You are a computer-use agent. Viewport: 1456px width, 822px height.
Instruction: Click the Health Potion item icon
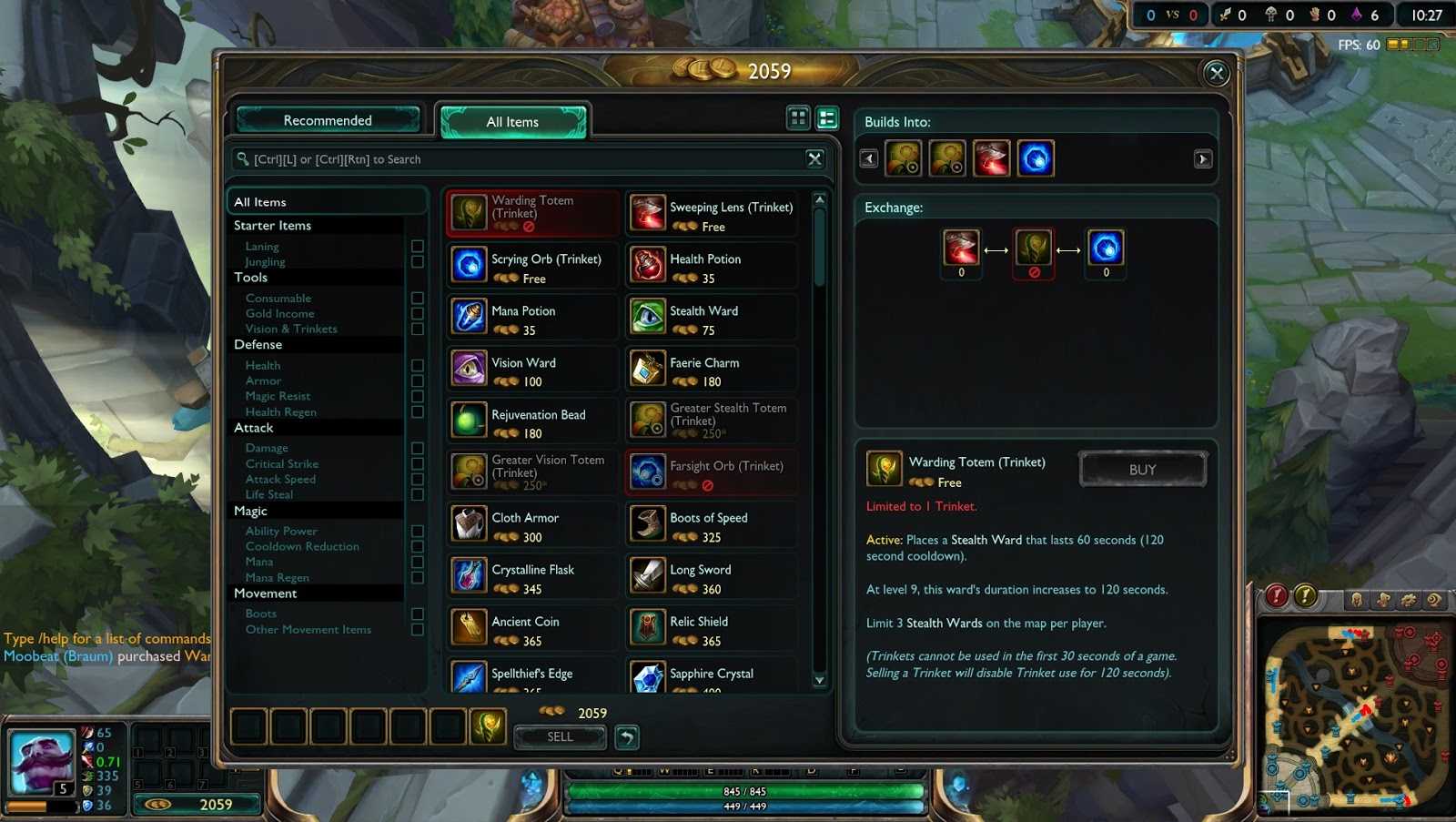(648, 265)
